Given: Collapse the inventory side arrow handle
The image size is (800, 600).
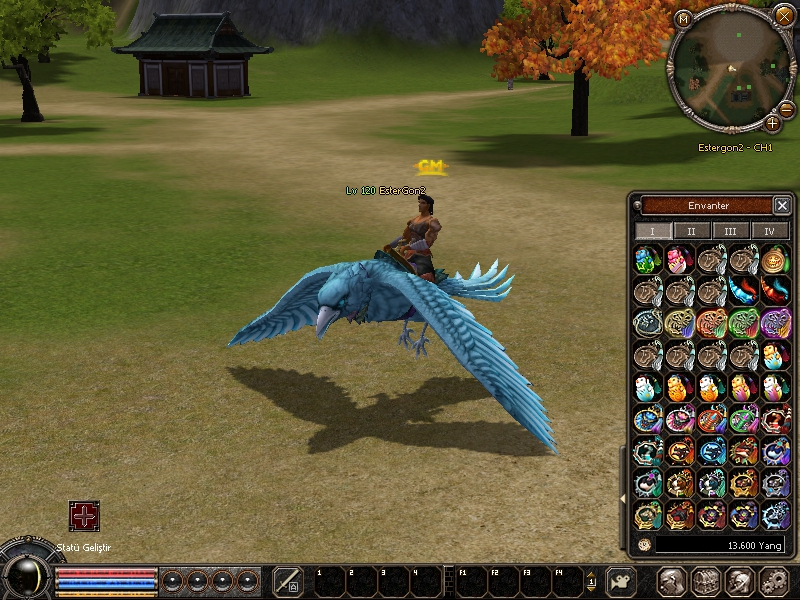Looking at the screenshot, I should tap(624, 497).
